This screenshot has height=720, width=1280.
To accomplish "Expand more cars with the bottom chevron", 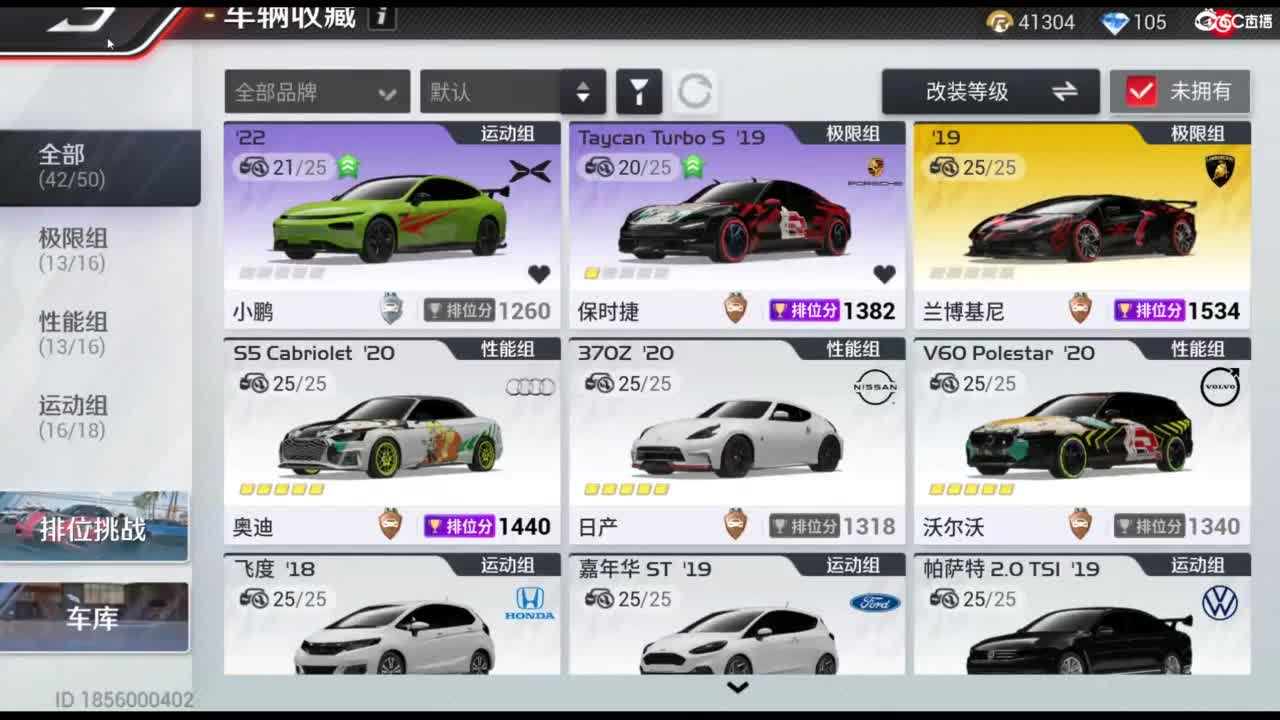I will coord(738,687).
